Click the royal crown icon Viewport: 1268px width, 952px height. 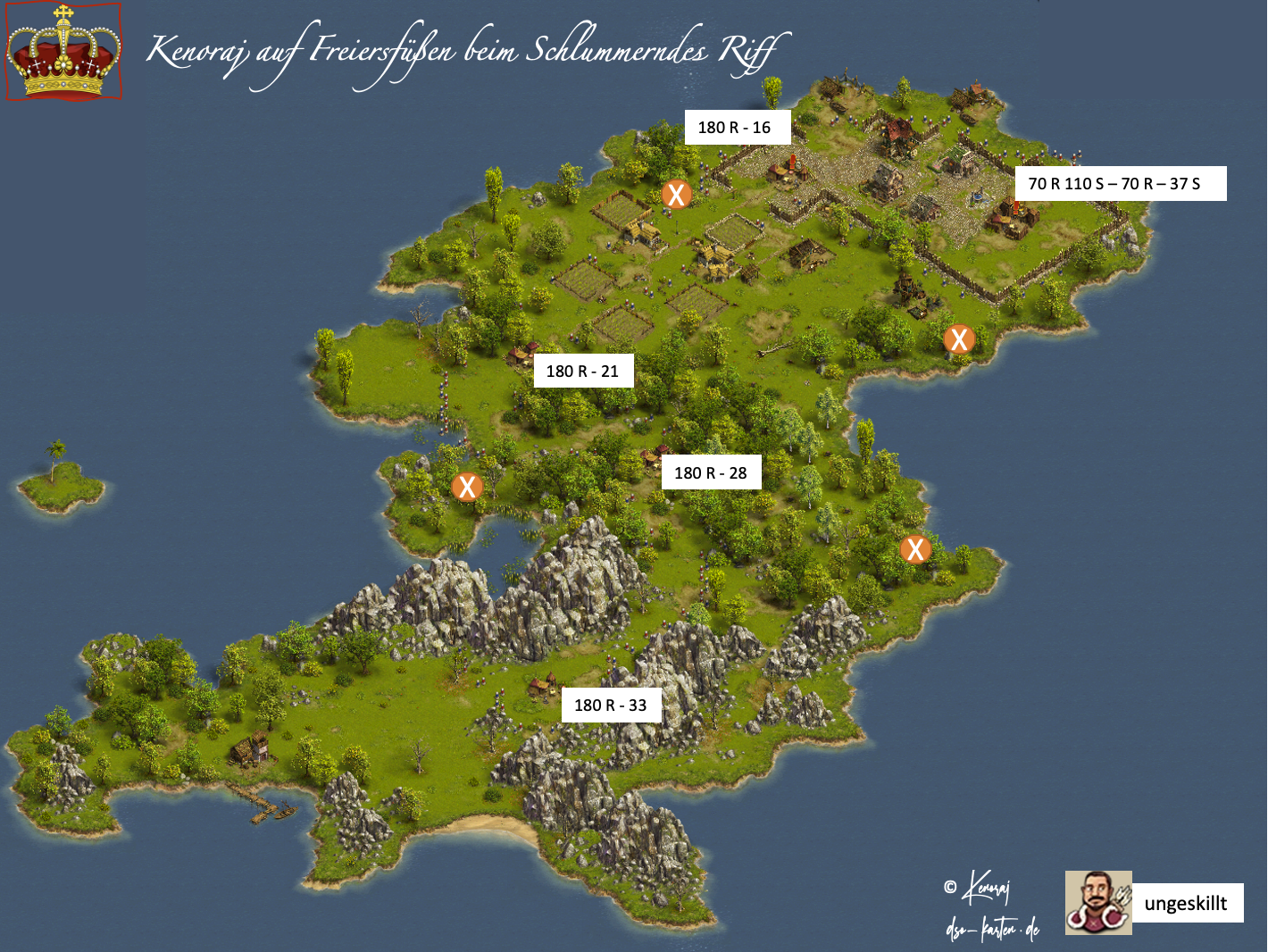tap(63, 52)
